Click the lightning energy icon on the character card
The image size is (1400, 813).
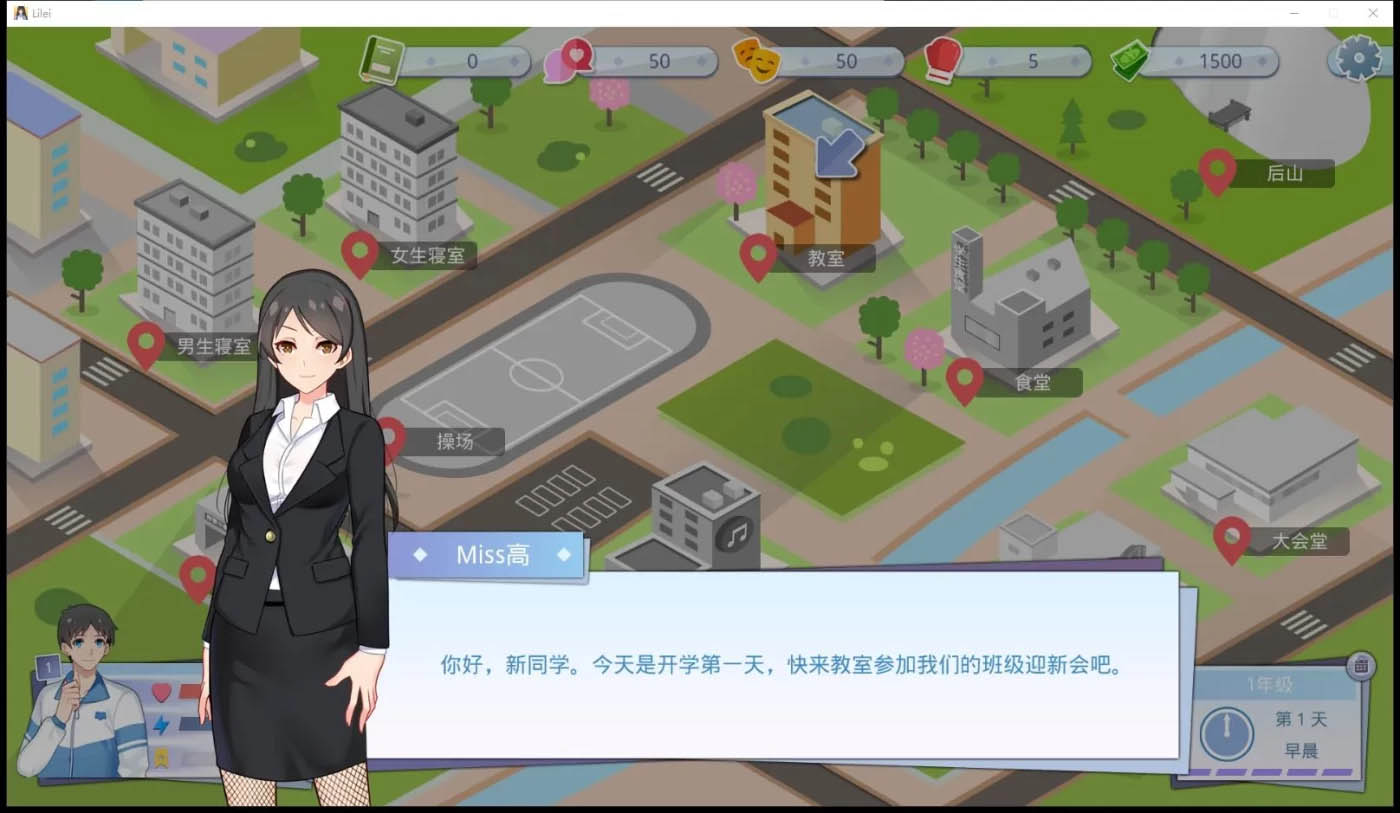pyautogui.click(x=161, y=726)
